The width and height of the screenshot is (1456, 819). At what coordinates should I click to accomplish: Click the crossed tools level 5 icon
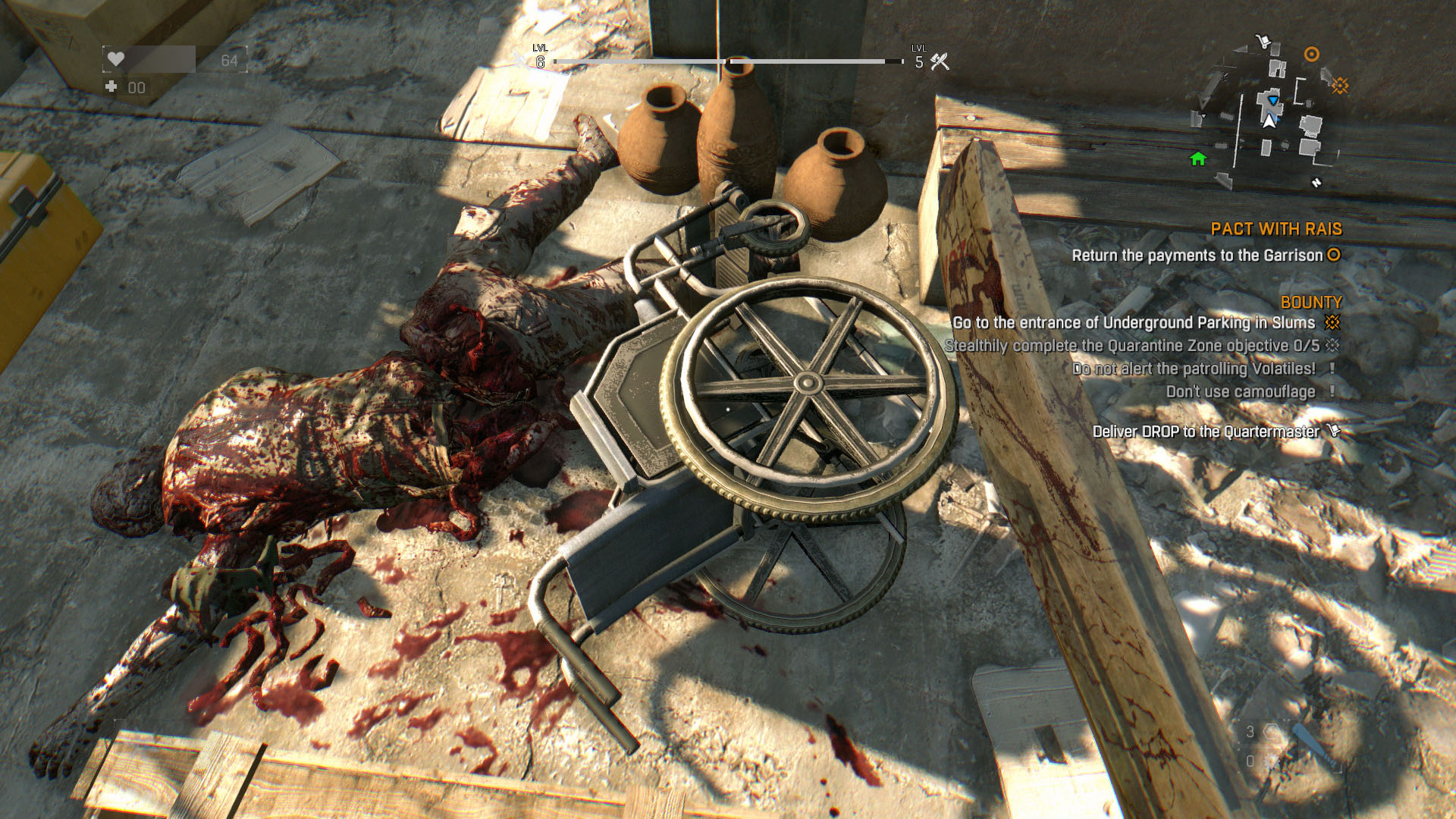(x=940, y=62)
